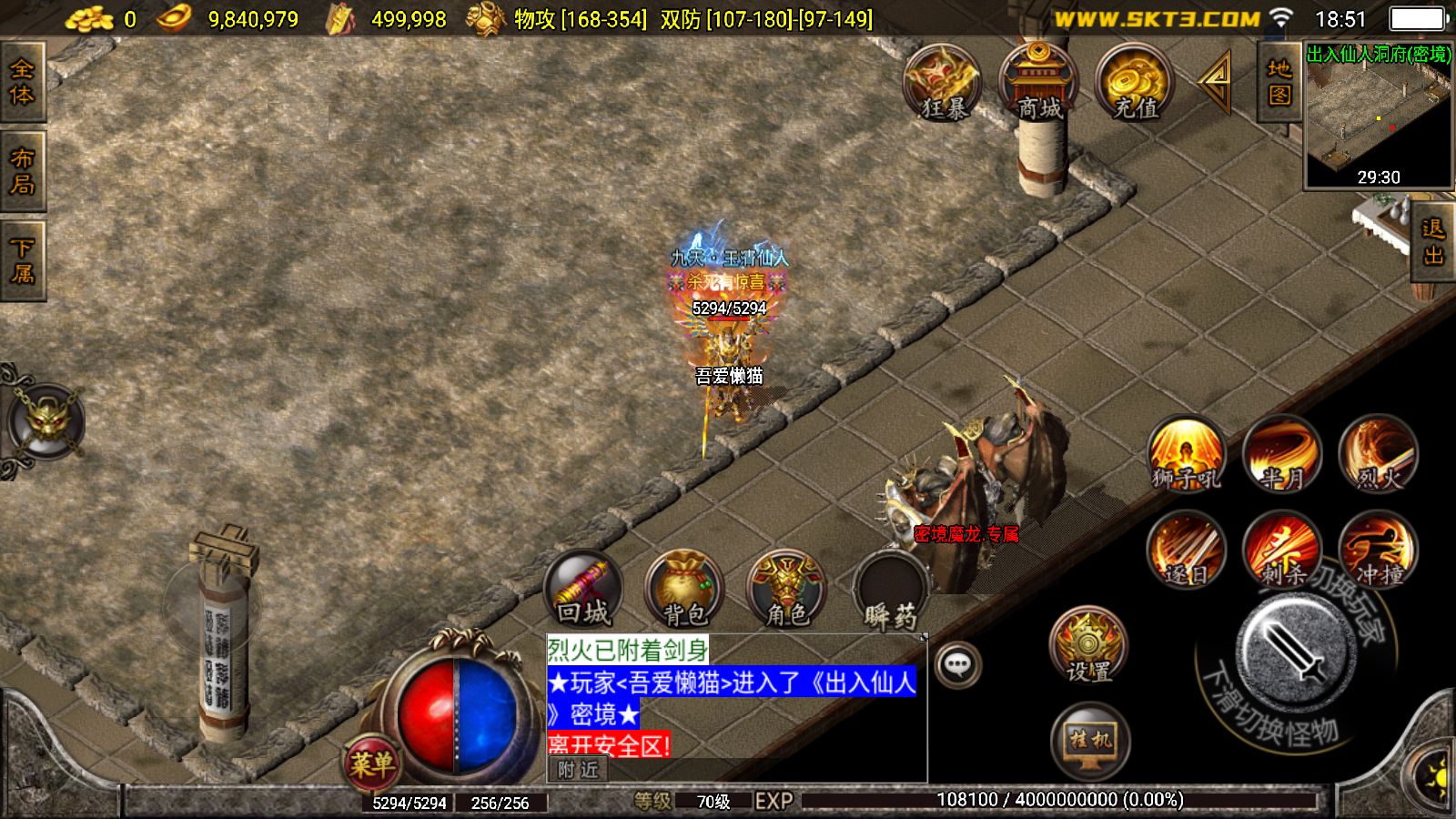Viewport: 1456px width, 819px height.
Task: Toggle 挂机 auto-battle mode
Action: click(x=1089, y=741)
